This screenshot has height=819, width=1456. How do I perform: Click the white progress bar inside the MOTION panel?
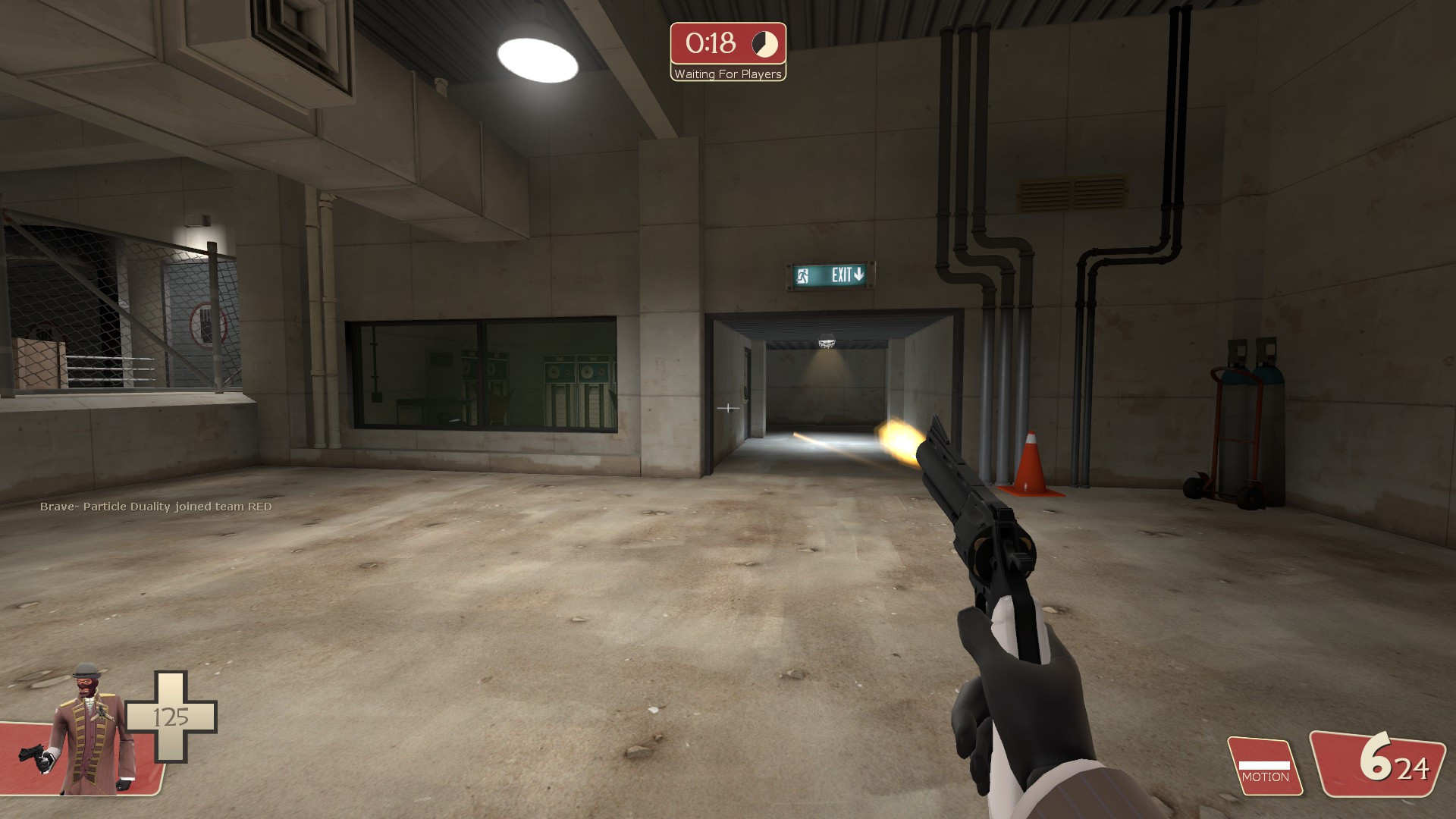(x=1265, y=764)
